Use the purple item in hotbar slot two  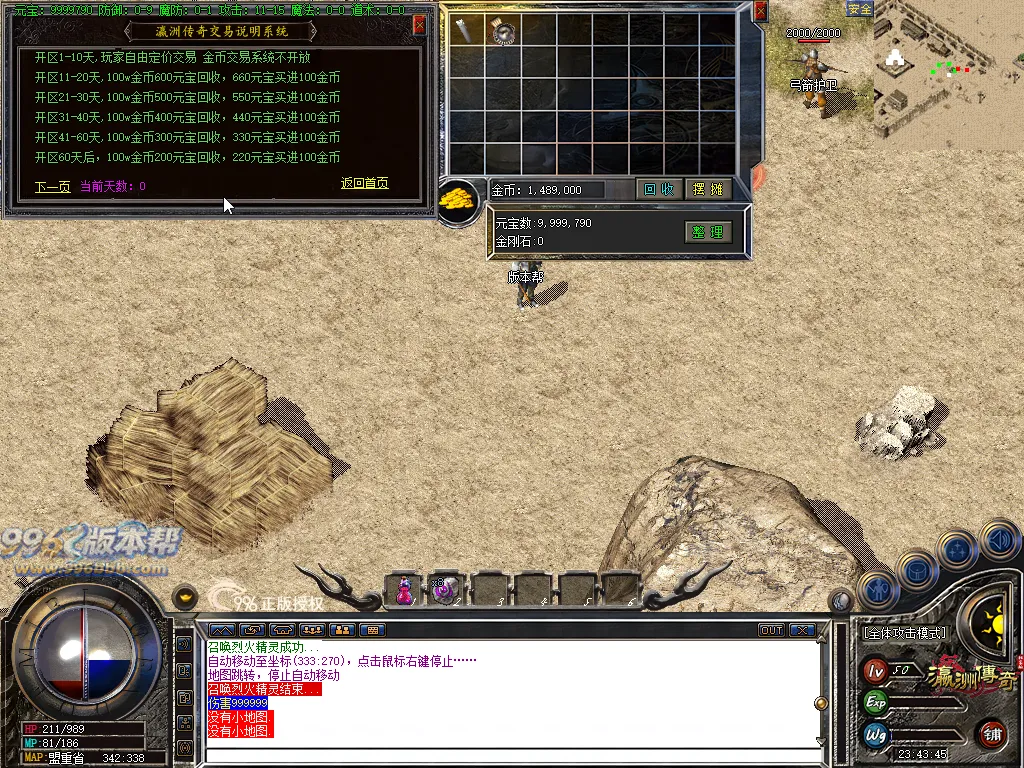pyautogui.click(x=444, y=590)
